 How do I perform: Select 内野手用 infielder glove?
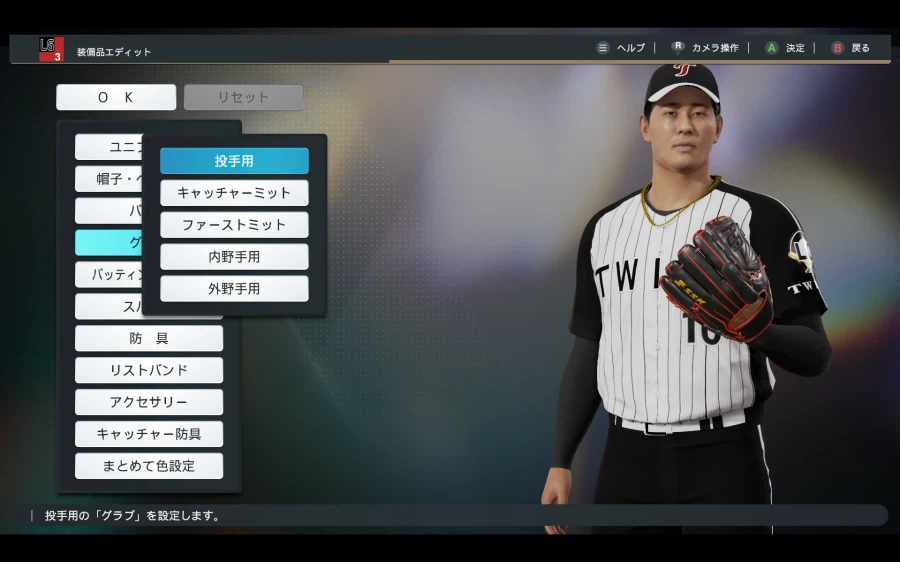point(234,257)
